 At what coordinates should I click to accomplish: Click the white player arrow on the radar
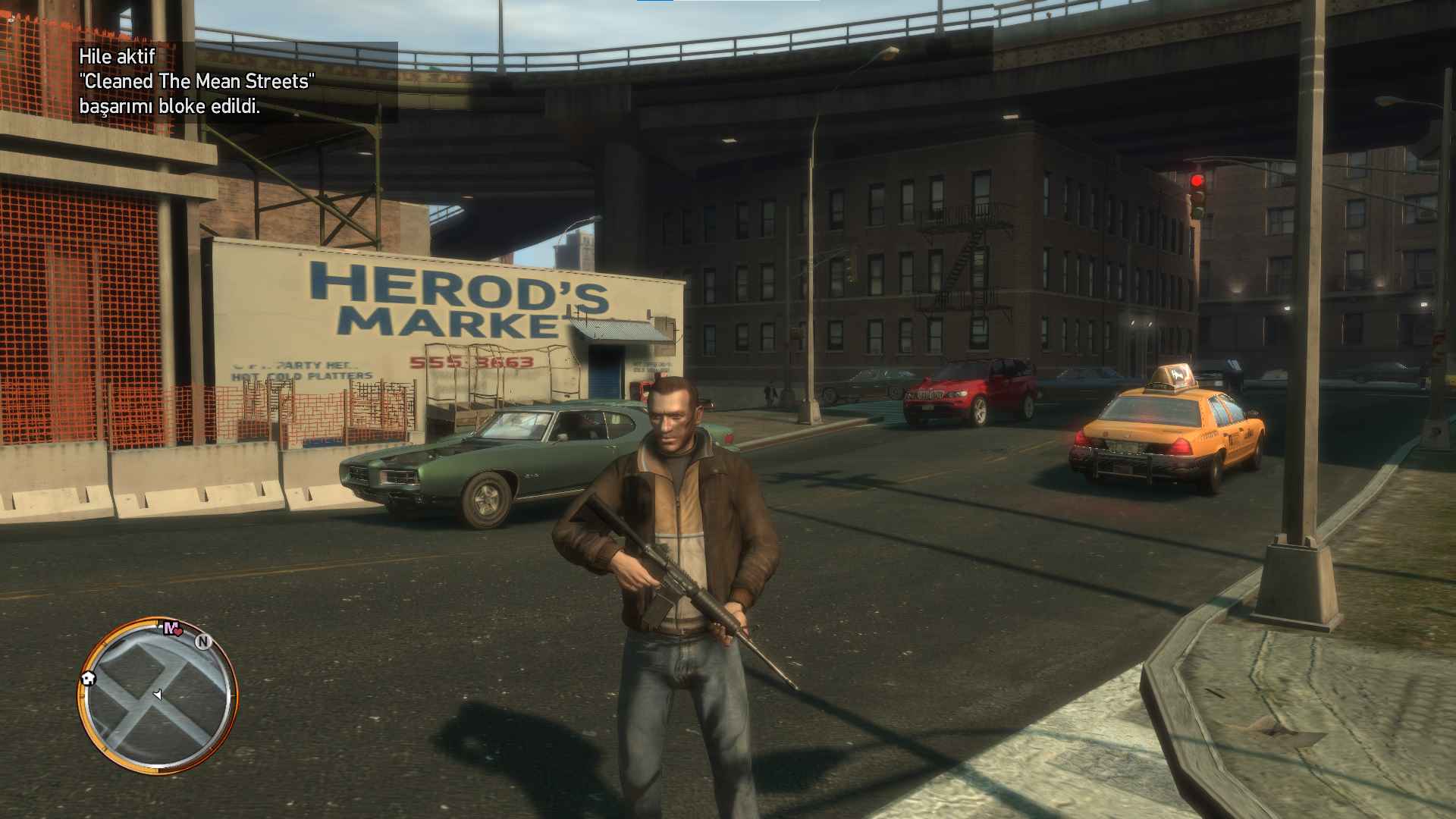pos(157,694)
